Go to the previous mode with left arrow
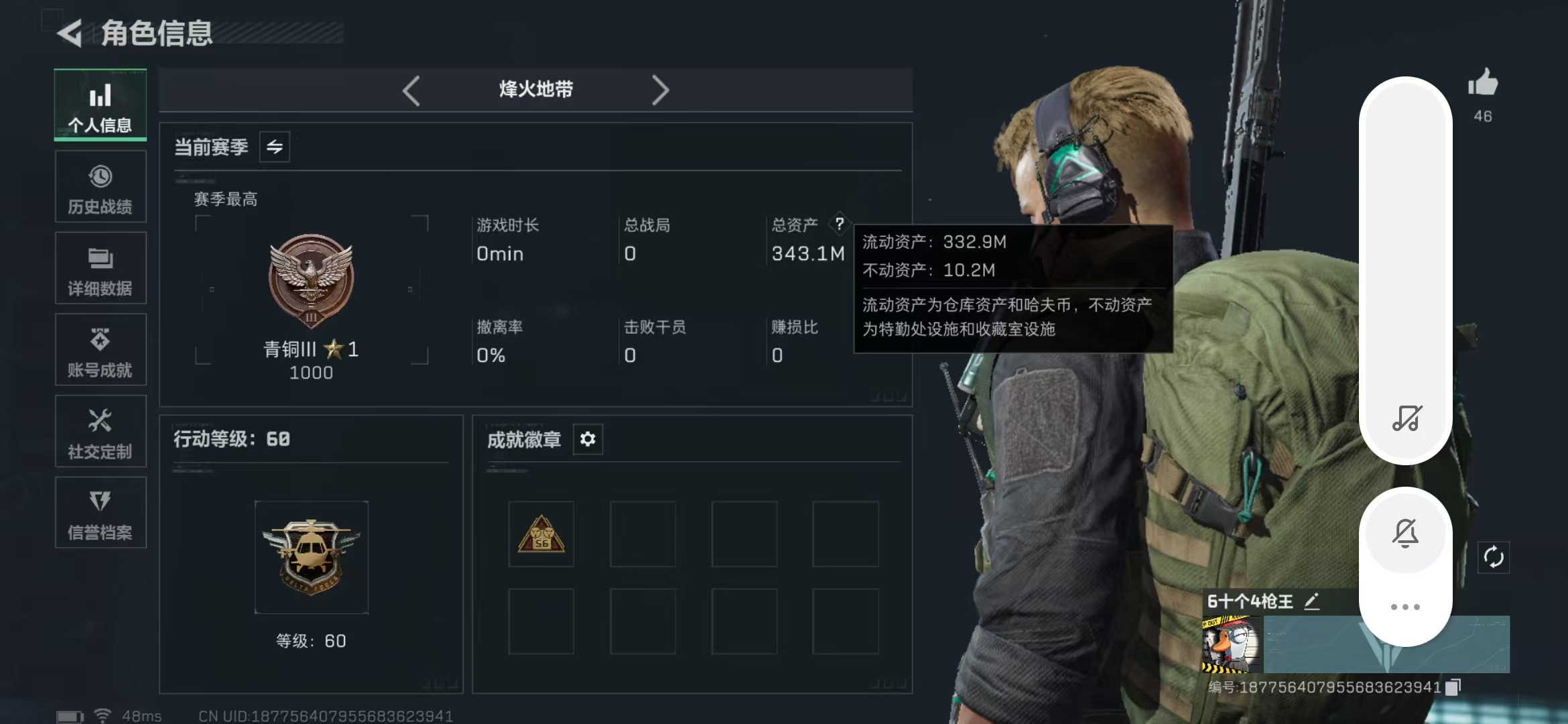The height and width of the screenshot is (724, 1568). coord(411,89)
